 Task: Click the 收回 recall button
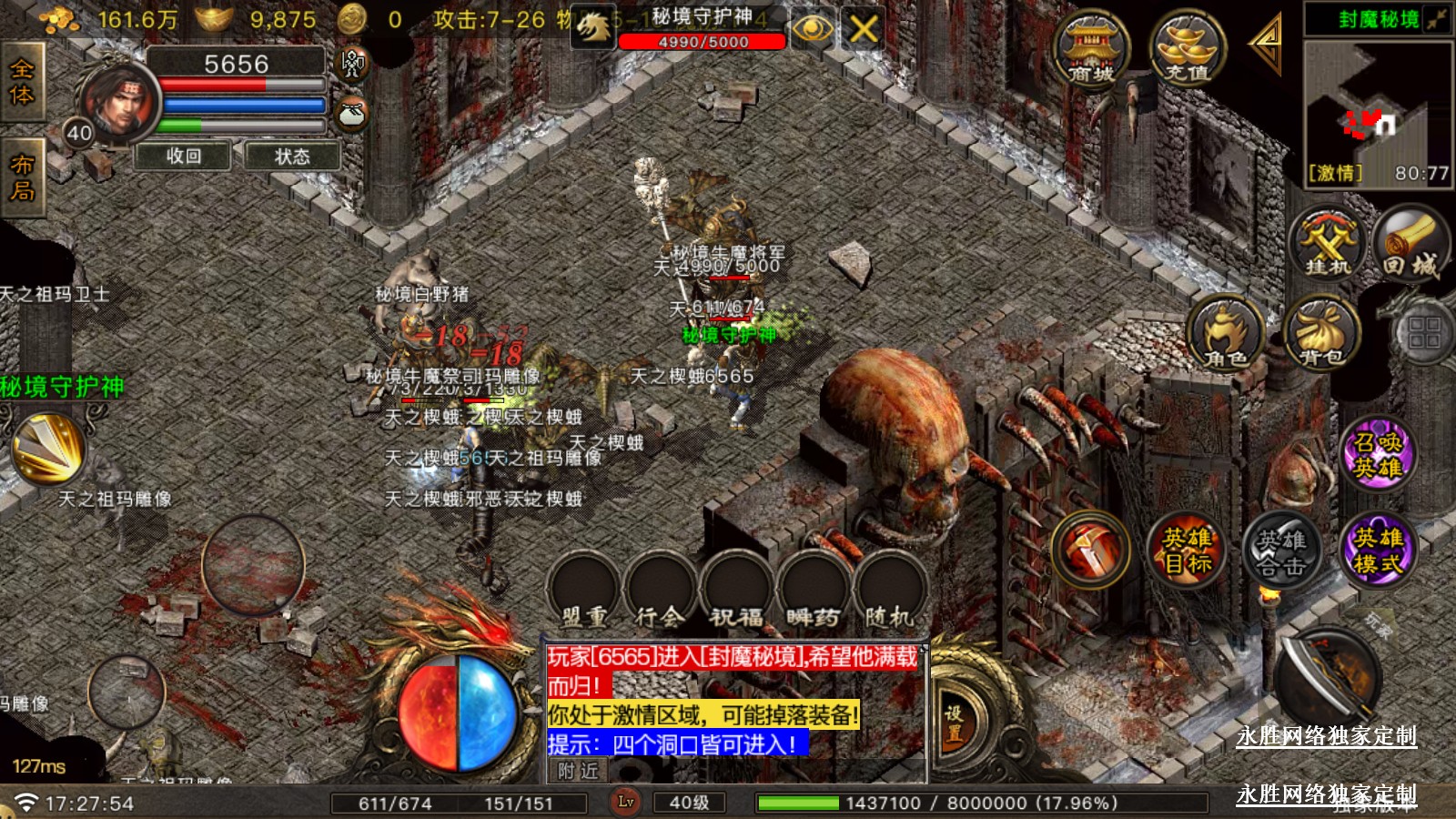click(x=184, y=157)
